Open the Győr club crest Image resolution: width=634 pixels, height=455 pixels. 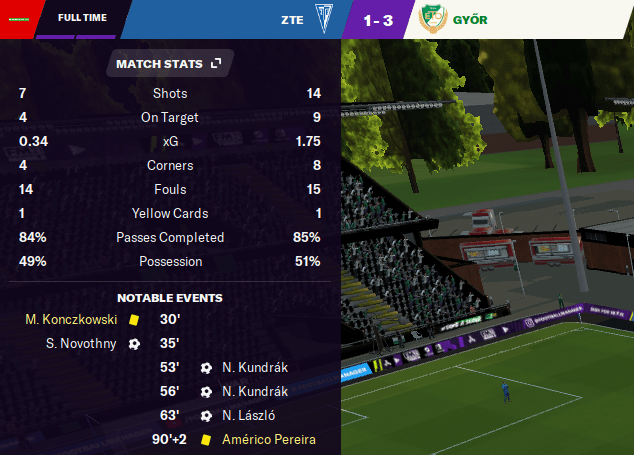pos(430,19)
